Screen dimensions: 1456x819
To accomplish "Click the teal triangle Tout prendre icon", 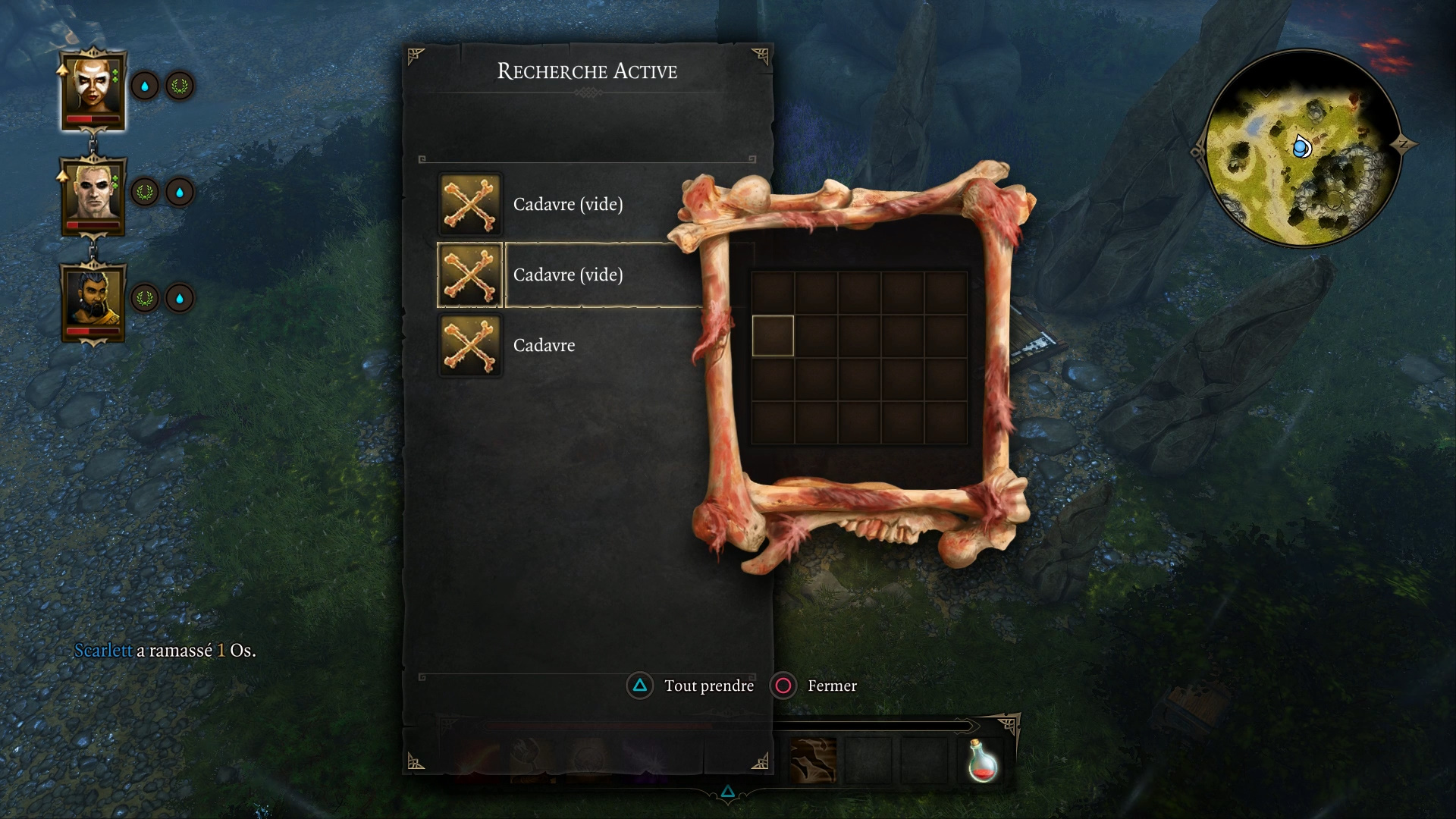I will tap(641, 686).
